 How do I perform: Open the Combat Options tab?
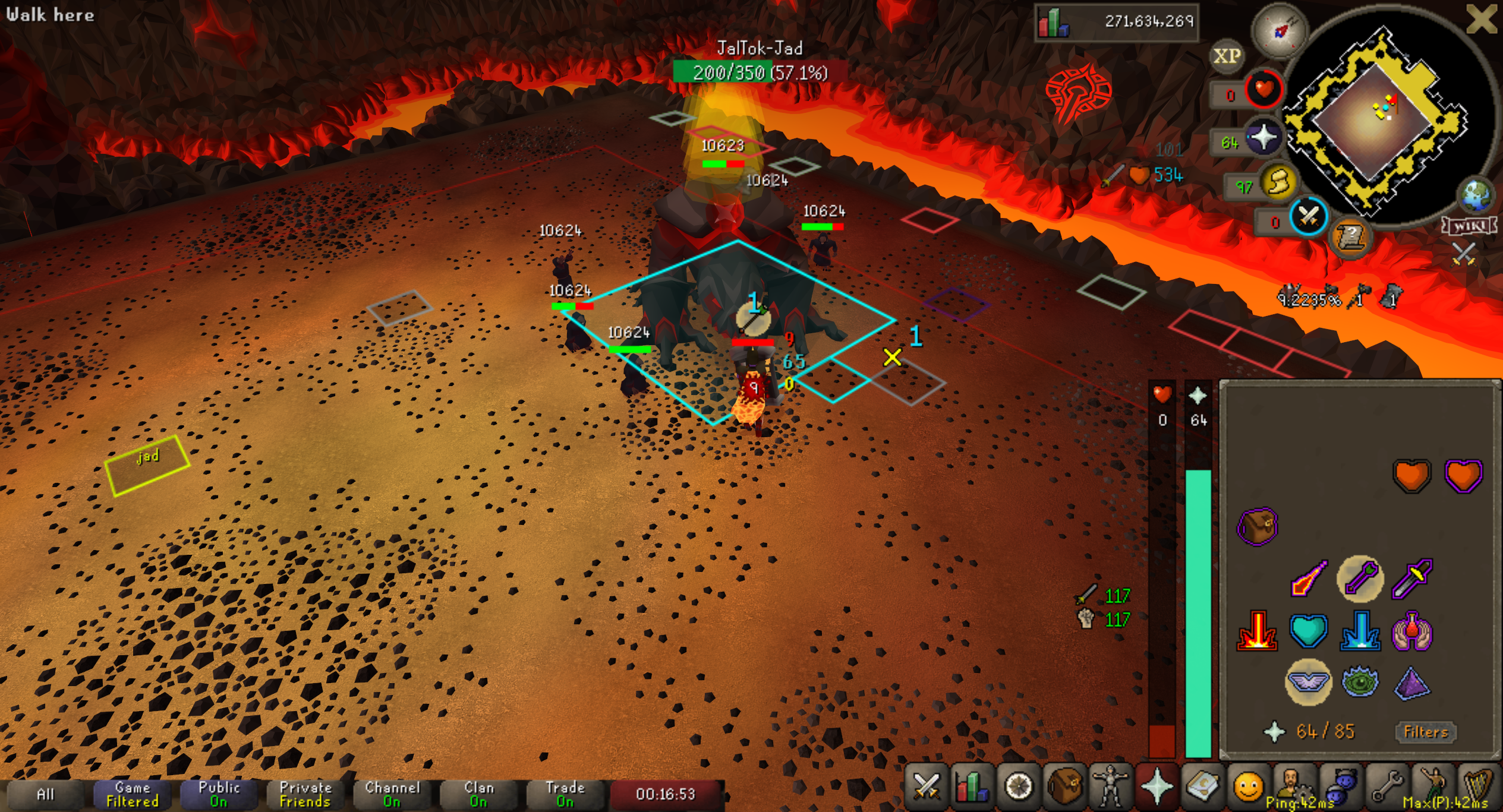tap(926, 786)
